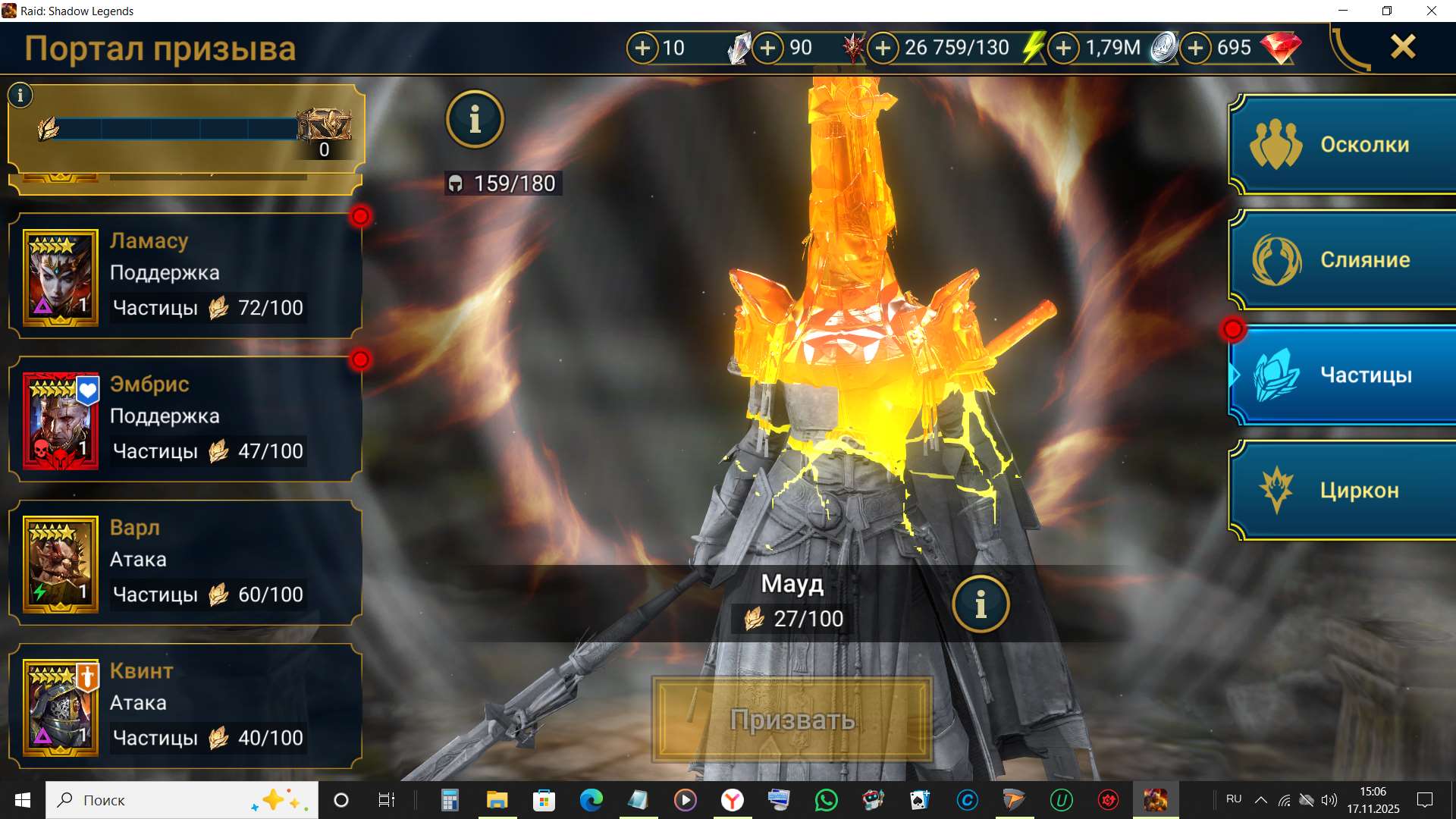Viewport: 1456px width, 819px height.
Task: Select Ламасу from the fragment list
Action: click(x=185, y=276)
